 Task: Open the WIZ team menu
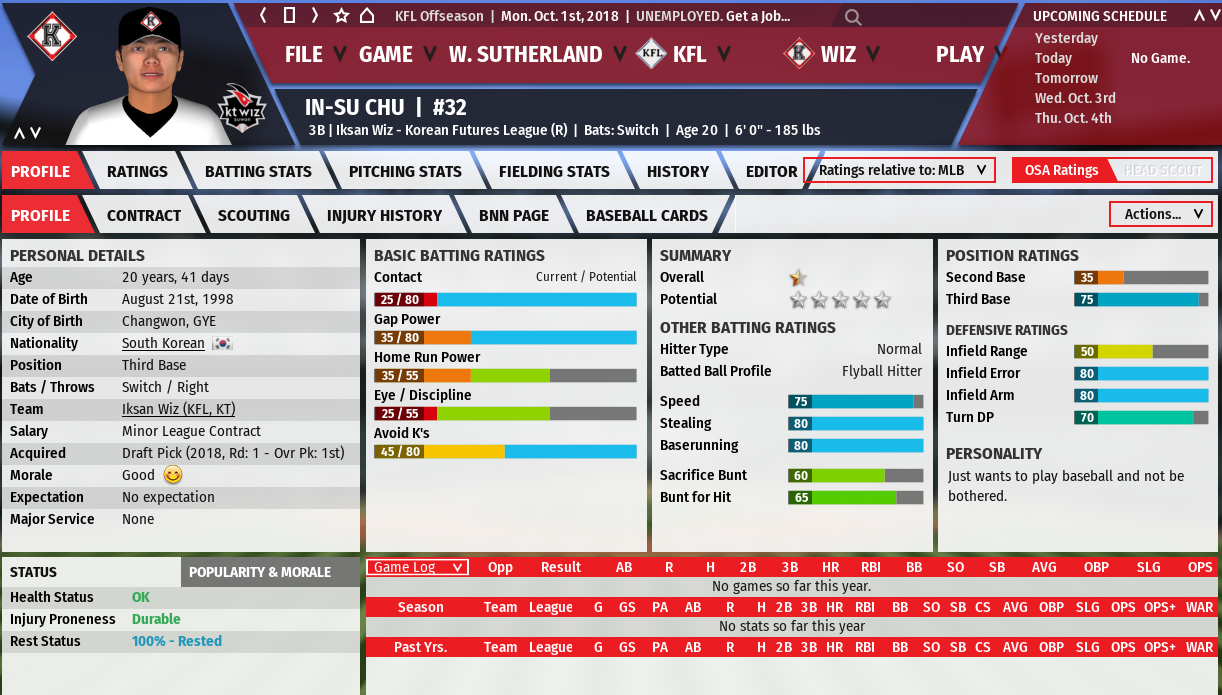point(835,54)
